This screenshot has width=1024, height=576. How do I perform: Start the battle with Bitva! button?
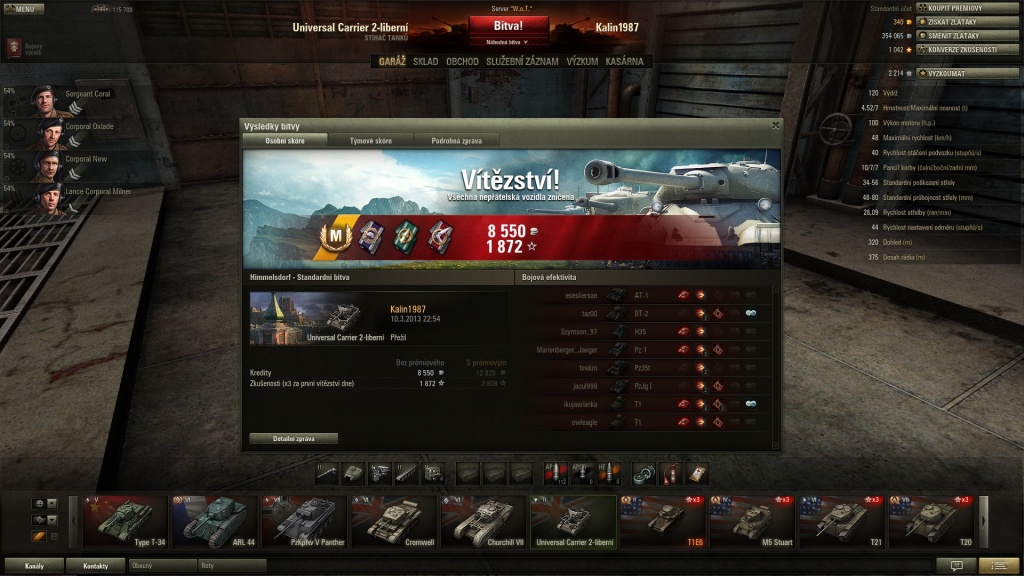click(509, 26)
